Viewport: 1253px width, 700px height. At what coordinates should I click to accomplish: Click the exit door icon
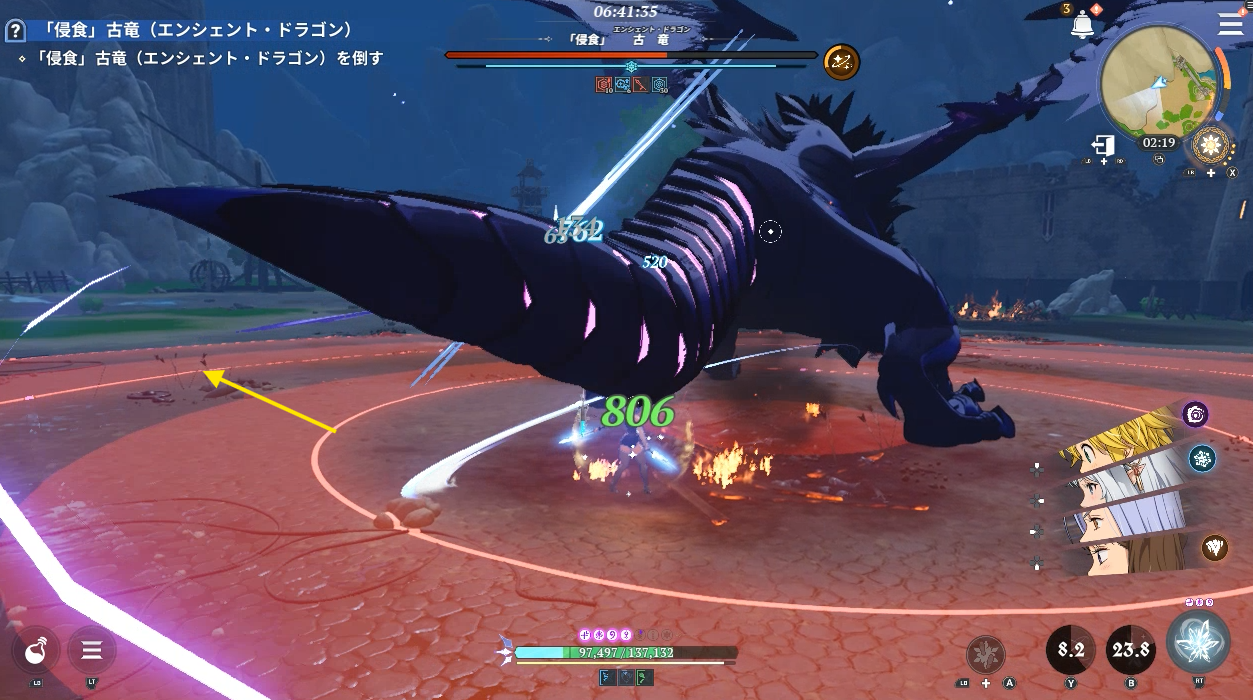[1104, 146]
